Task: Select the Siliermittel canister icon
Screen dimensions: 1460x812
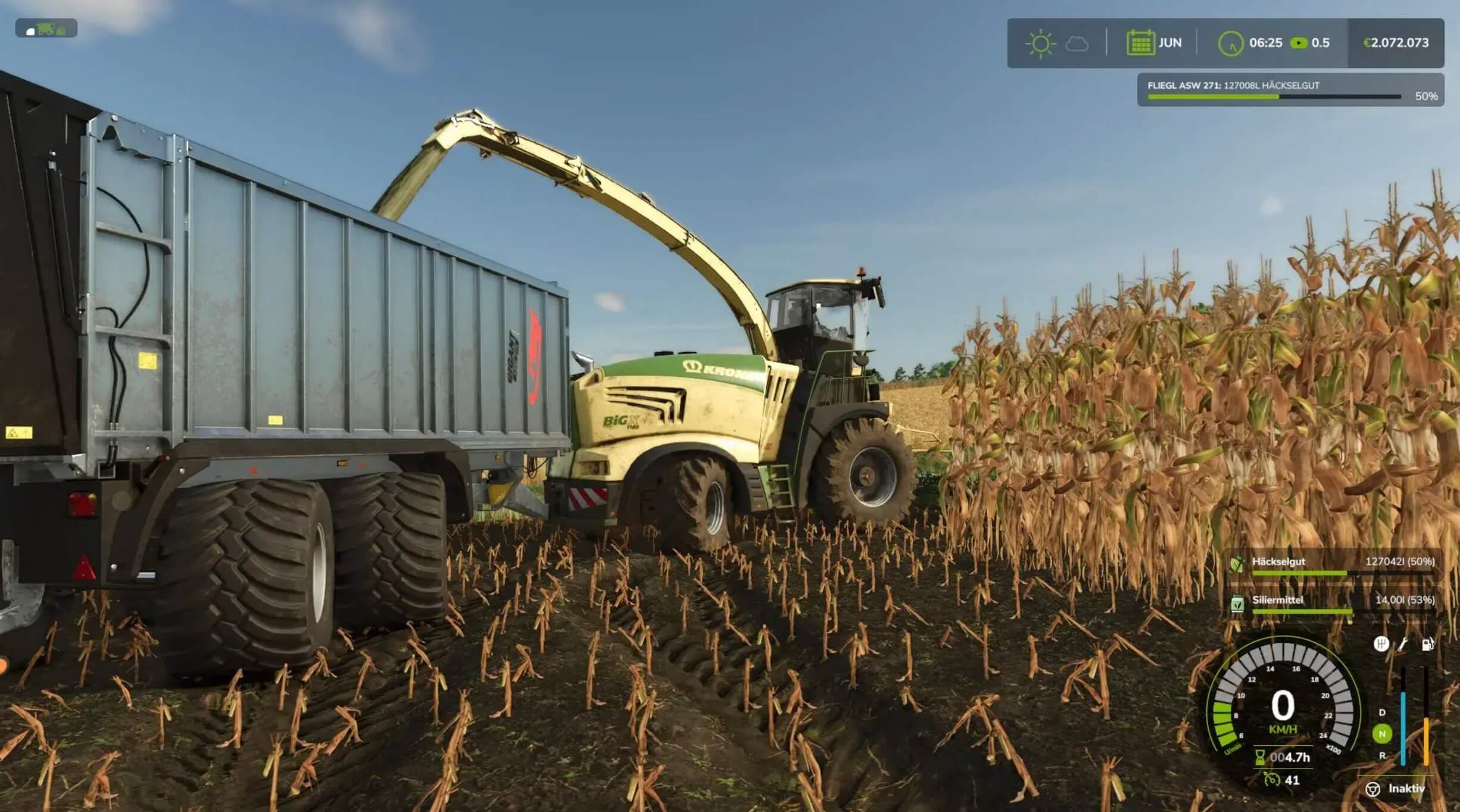Action: click(1237, 603)
